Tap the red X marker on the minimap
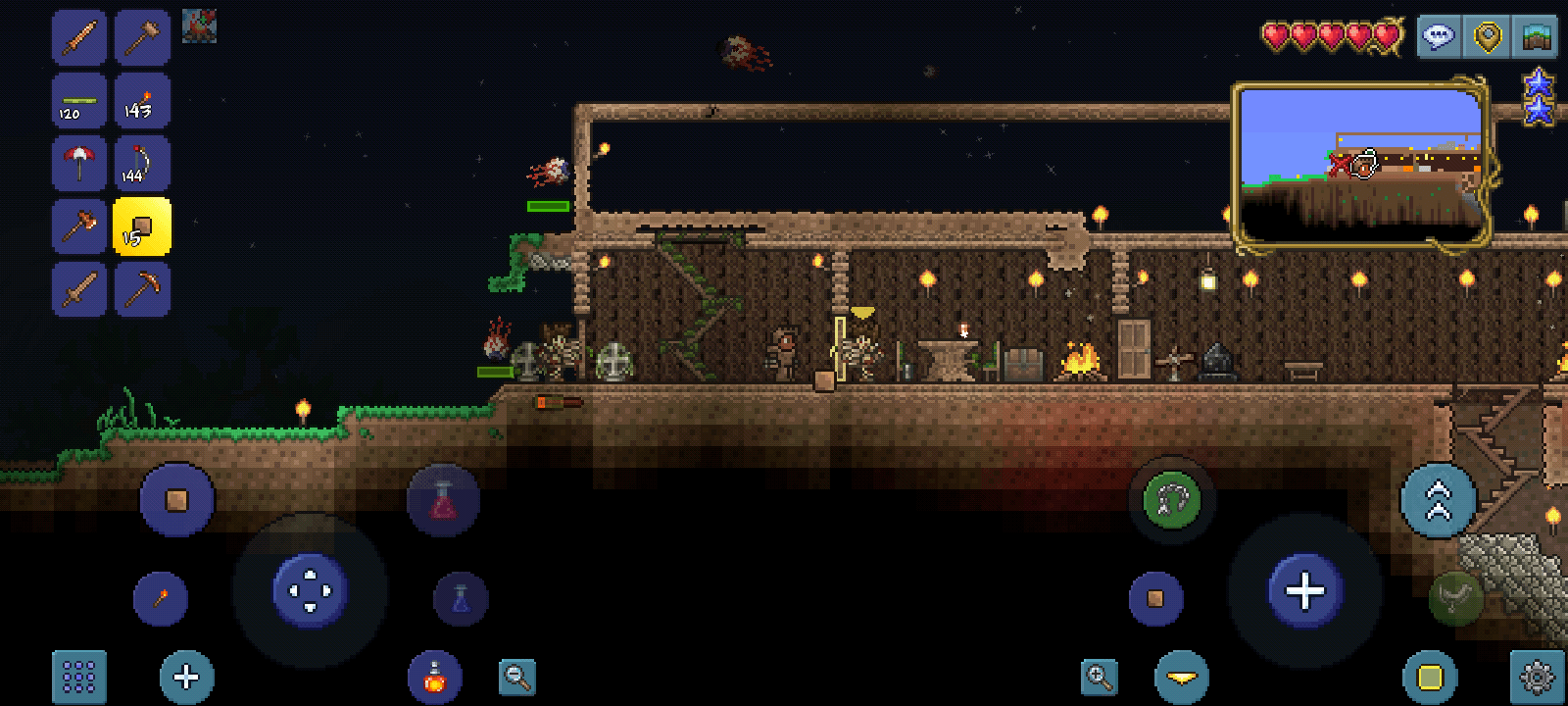Screen dimensions: 1568x706 [x=1342, y=167]
